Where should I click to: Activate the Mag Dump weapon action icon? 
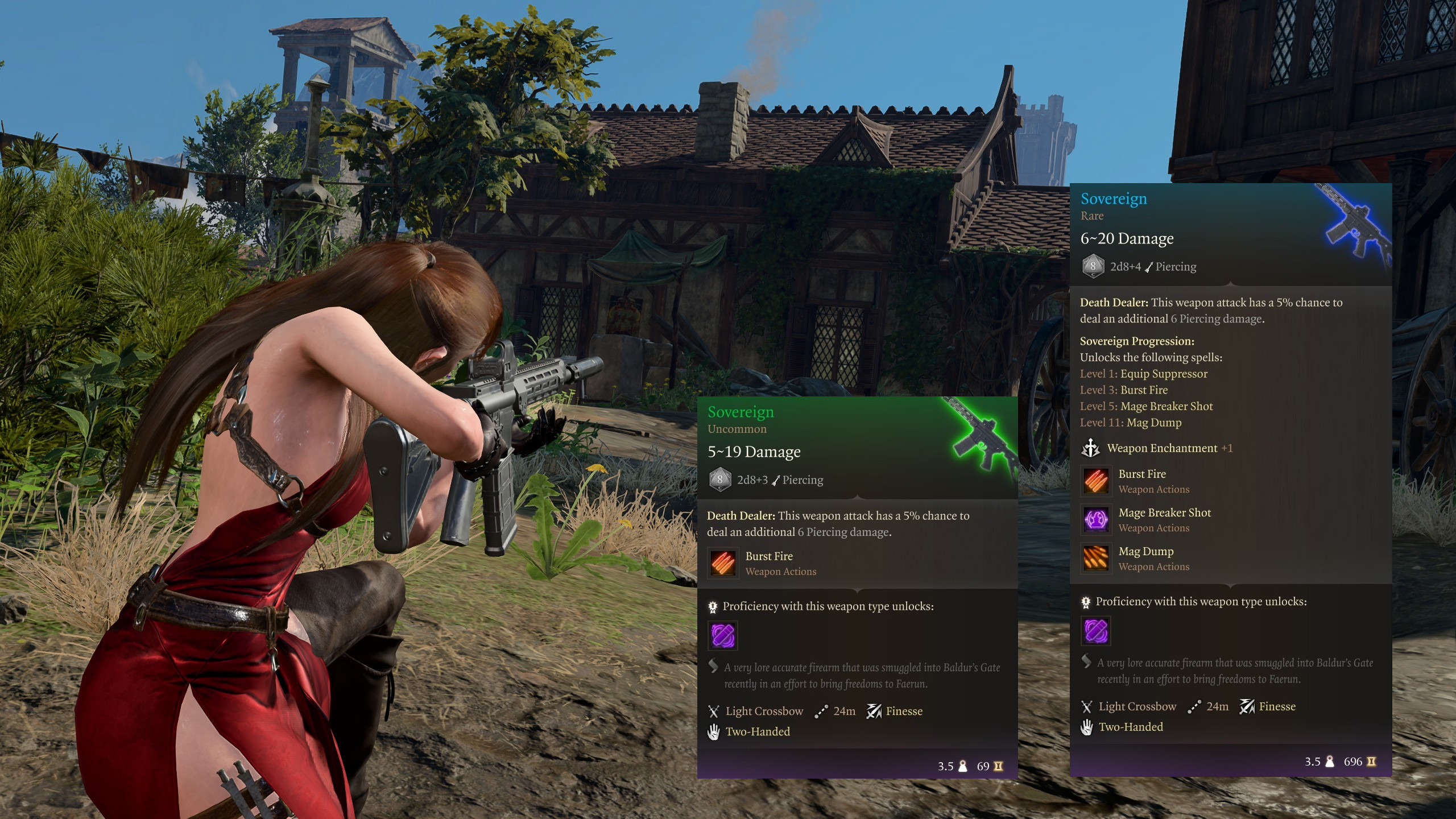1095,558
